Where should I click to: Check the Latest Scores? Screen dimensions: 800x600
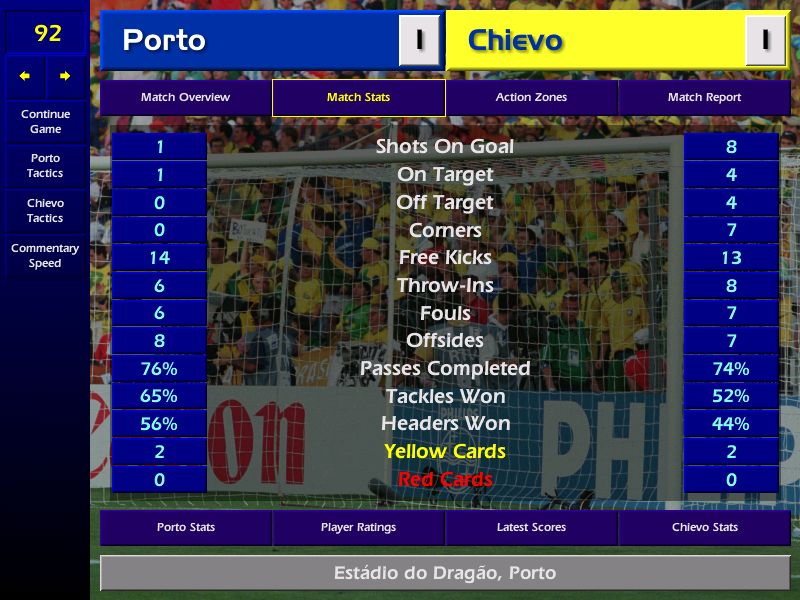tap(531, 527)
